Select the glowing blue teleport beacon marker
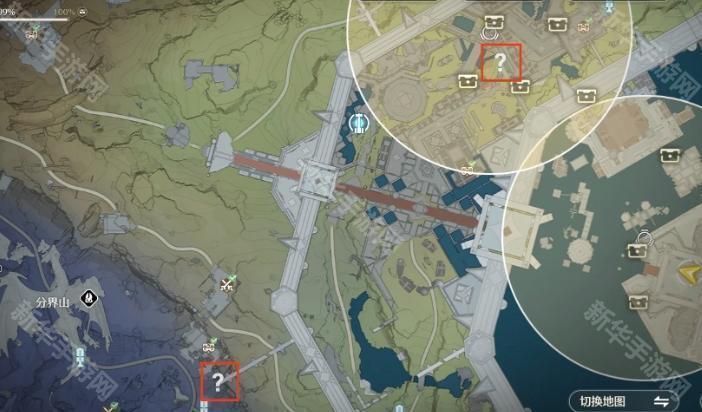 (x=359, y=123)
